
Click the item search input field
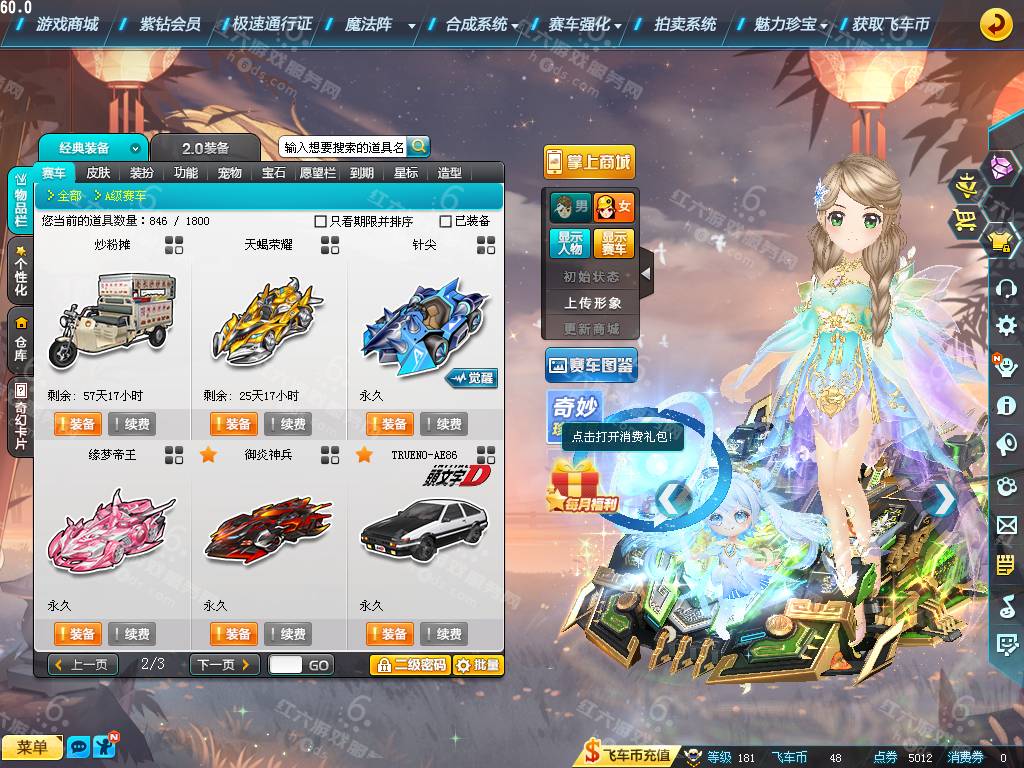tap(344, 147)
